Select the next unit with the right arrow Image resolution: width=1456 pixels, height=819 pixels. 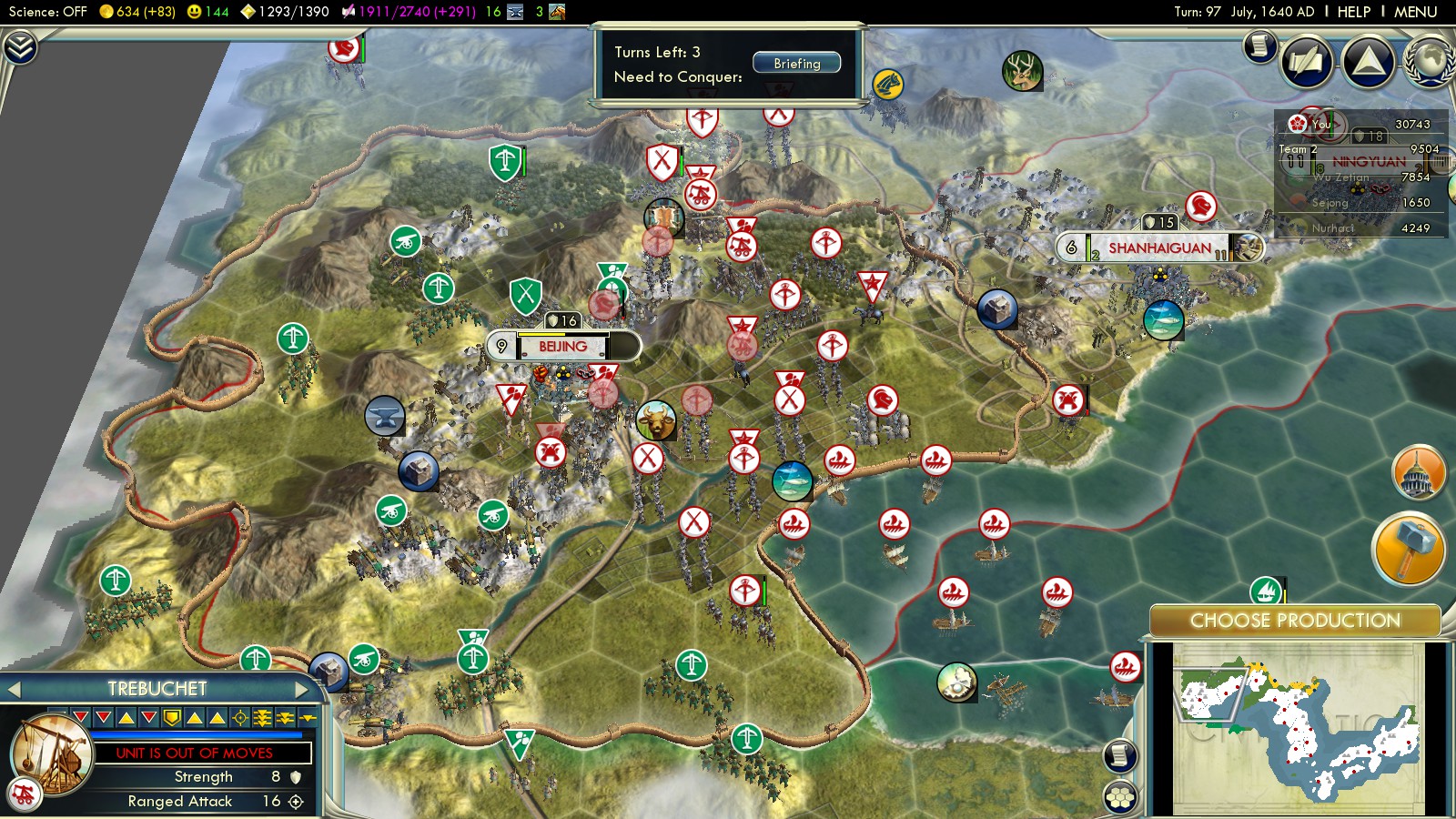[x=302, y=690]
